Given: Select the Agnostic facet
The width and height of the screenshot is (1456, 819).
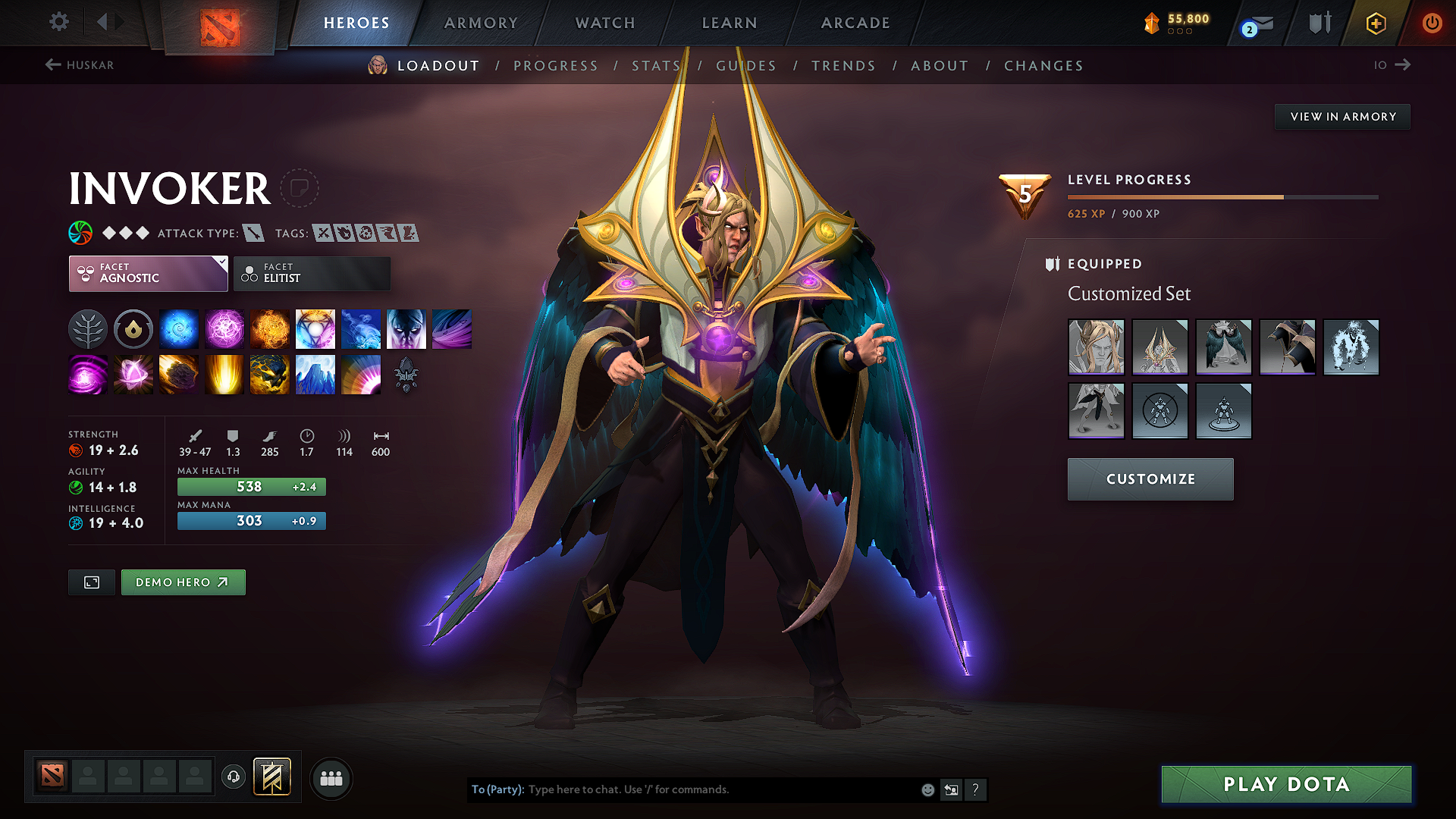Looking at the screenshot, I should click(x=148, y=273).
